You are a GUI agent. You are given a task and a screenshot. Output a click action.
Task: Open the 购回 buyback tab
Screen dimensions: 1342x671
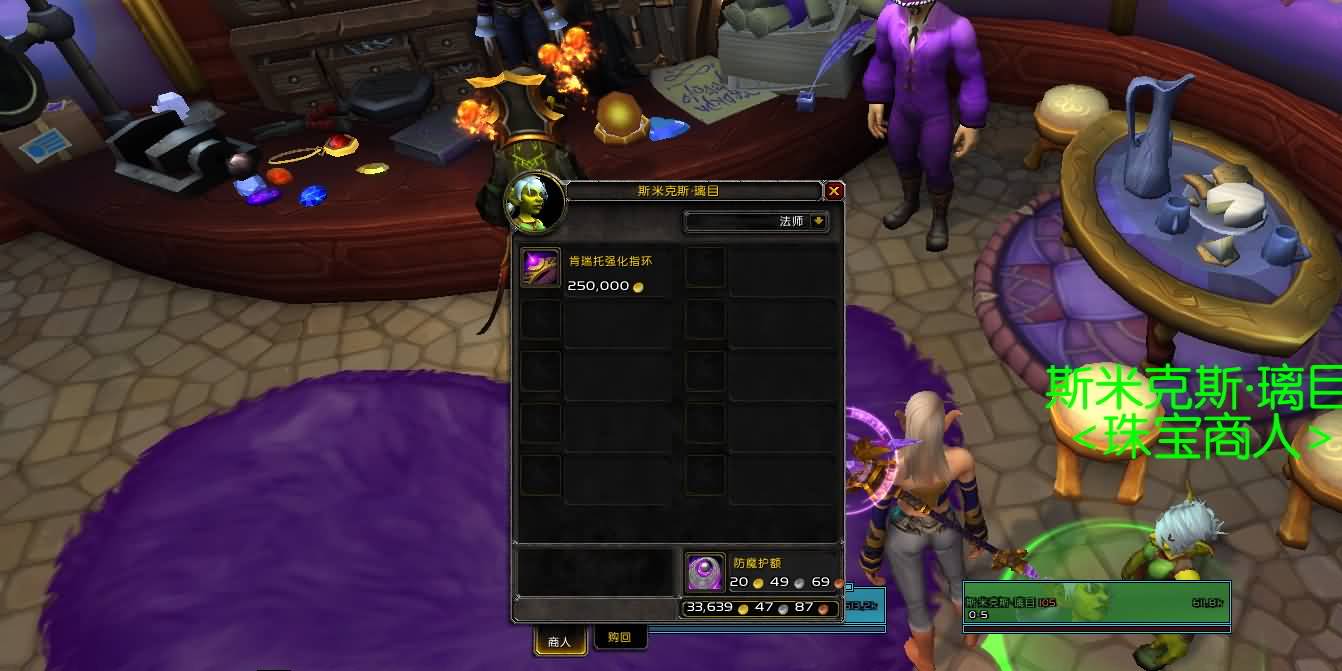(620, 637)
